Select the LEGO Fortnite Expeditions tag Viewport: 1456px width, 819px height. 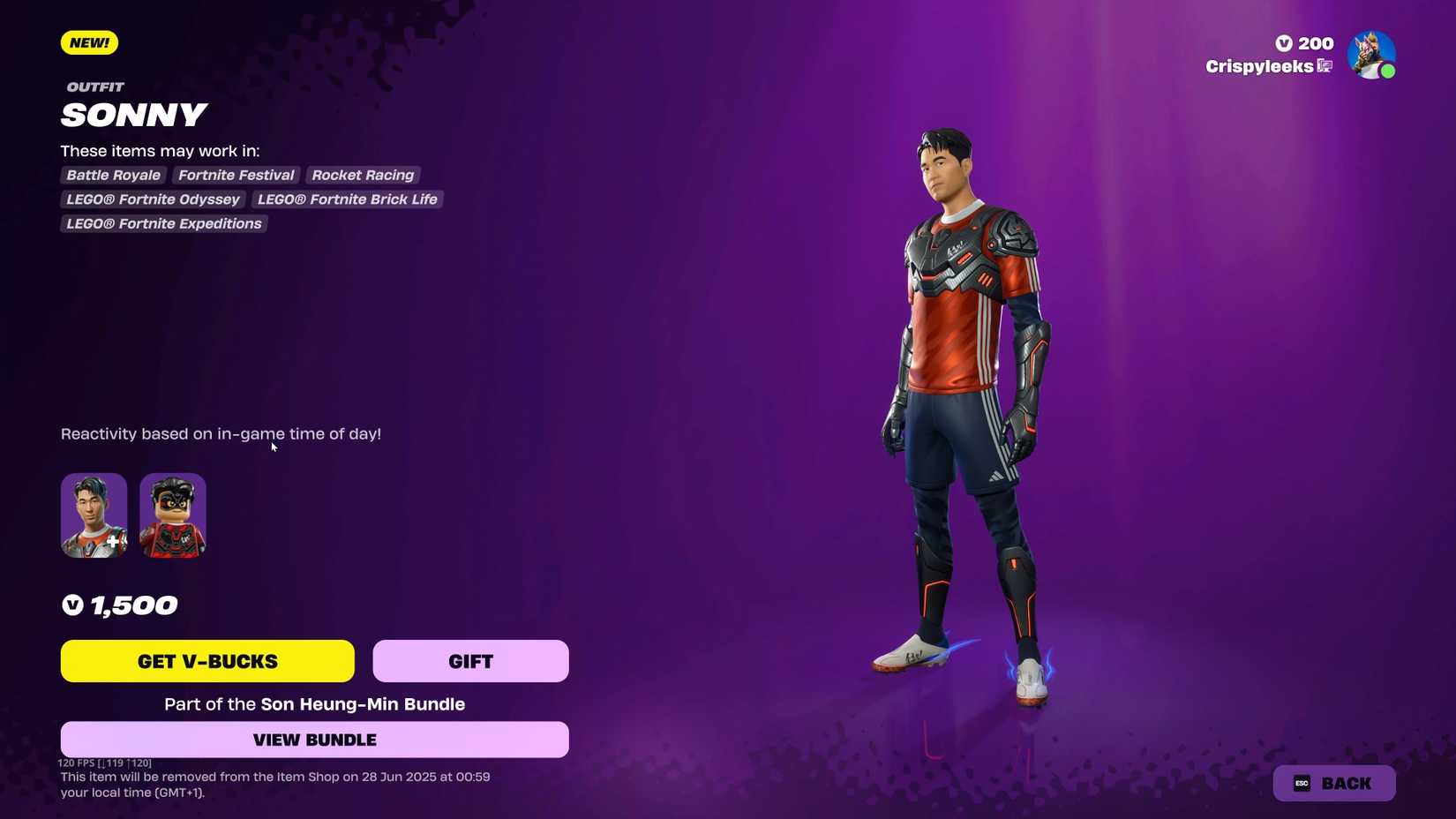[163, 223]
